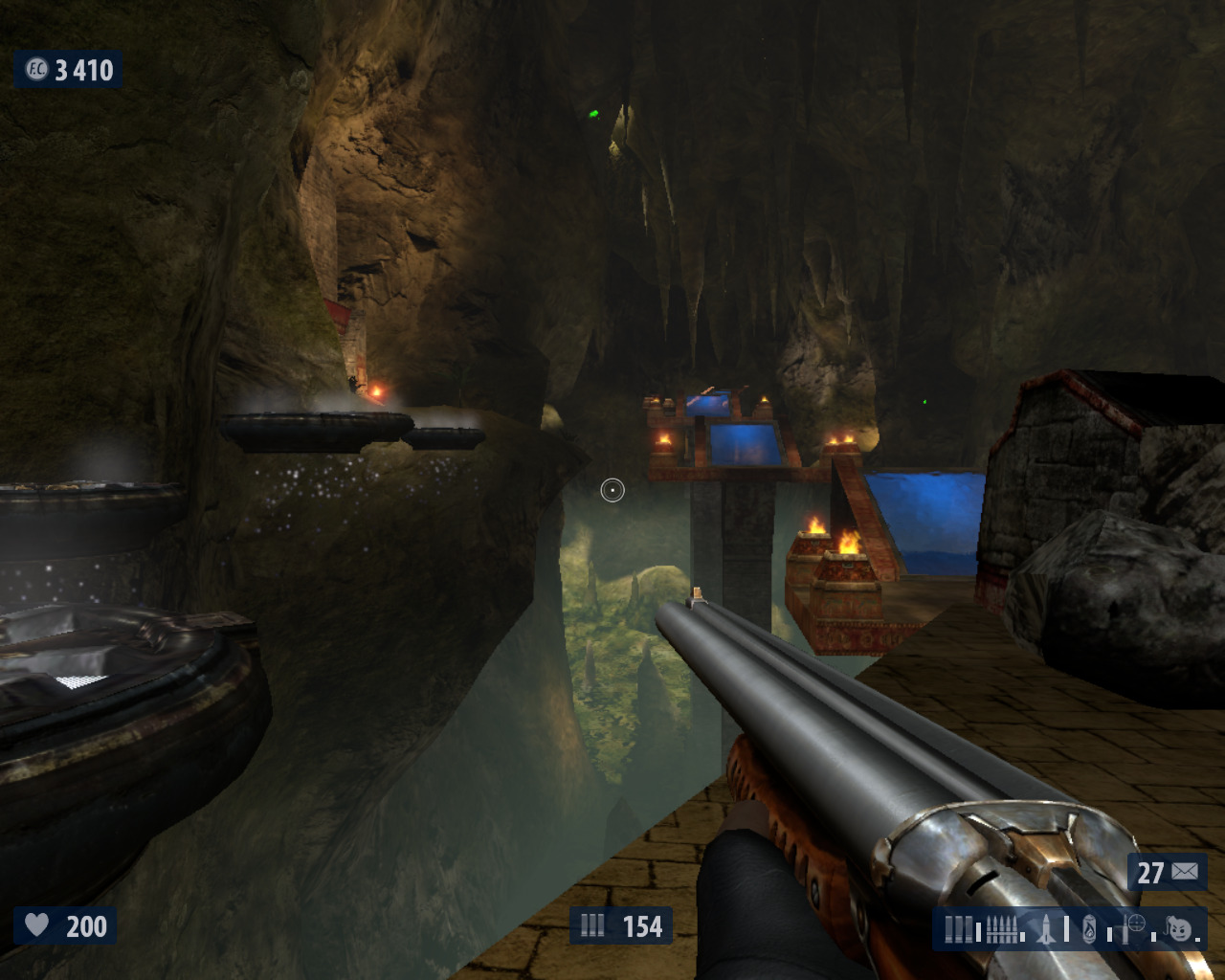This screenshot has width=1225, height=980.
Task: Select the shotgun shells ammo icon
Action: (x=958, y=928)
